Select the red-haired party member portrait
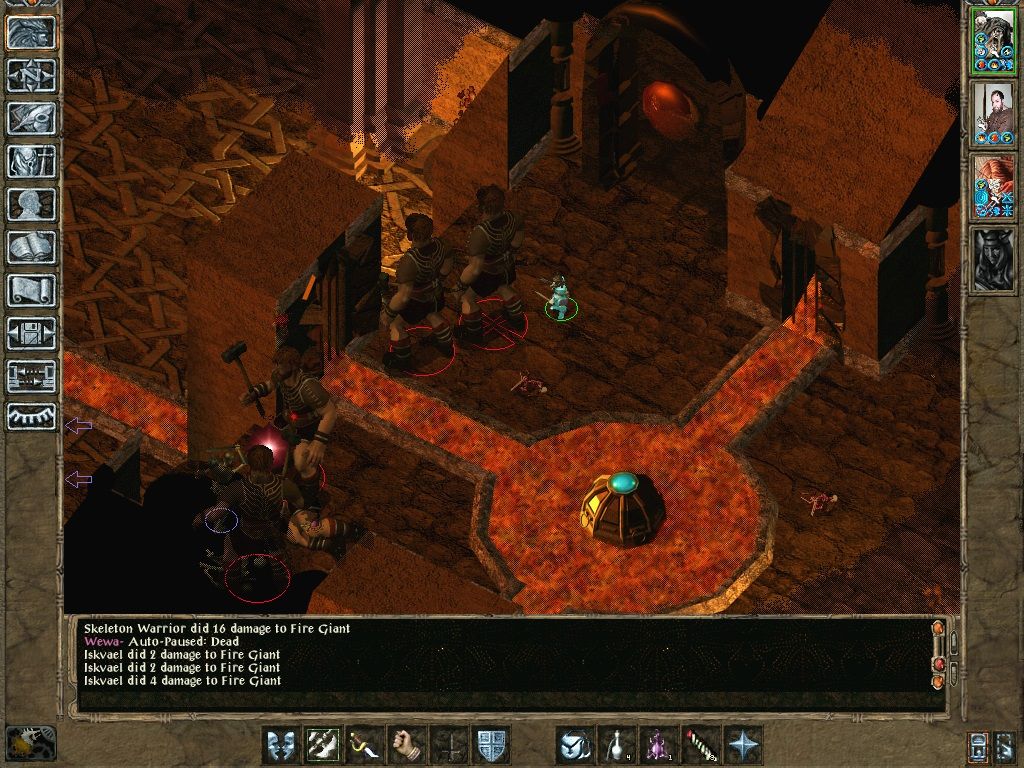This screenshot has width=1024, height=768. pos(993,187)
